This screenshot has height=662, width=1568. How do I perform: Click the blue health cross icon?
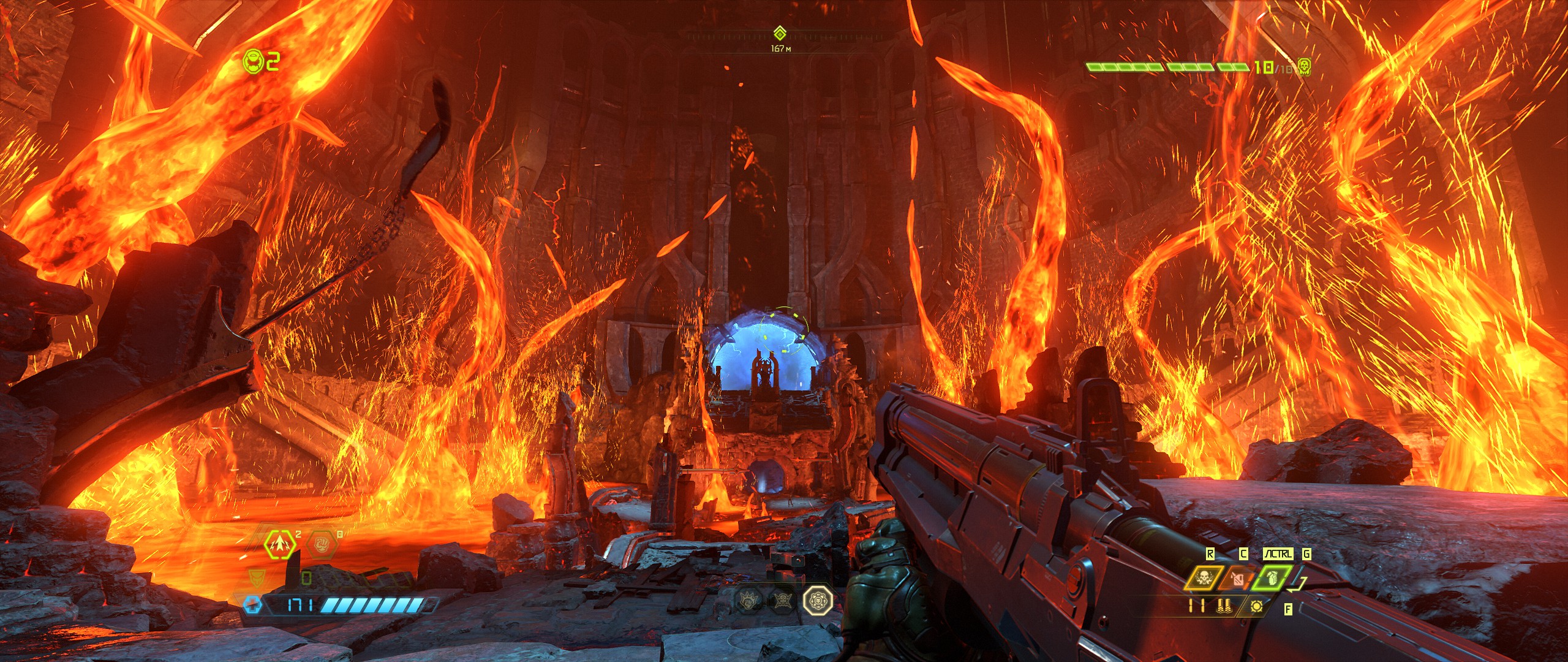point(252,606)
